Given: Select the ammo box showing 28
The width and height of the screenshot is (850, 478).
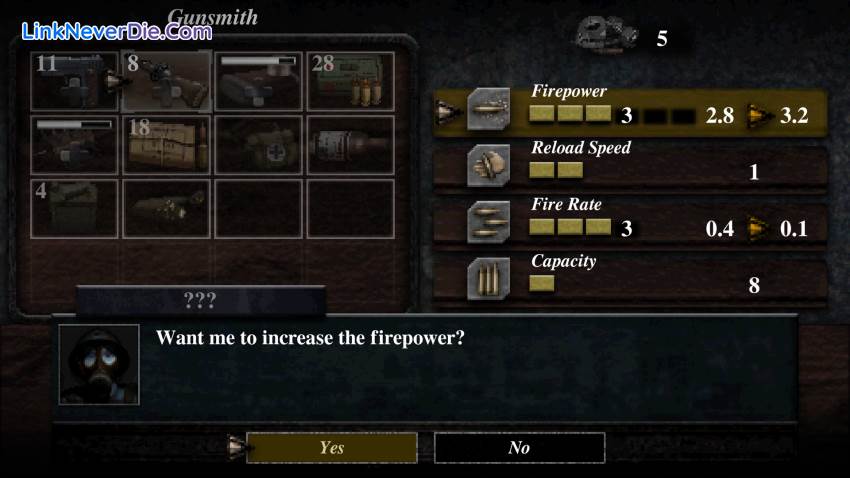Looking at the screenshot, I should [350, 81].
